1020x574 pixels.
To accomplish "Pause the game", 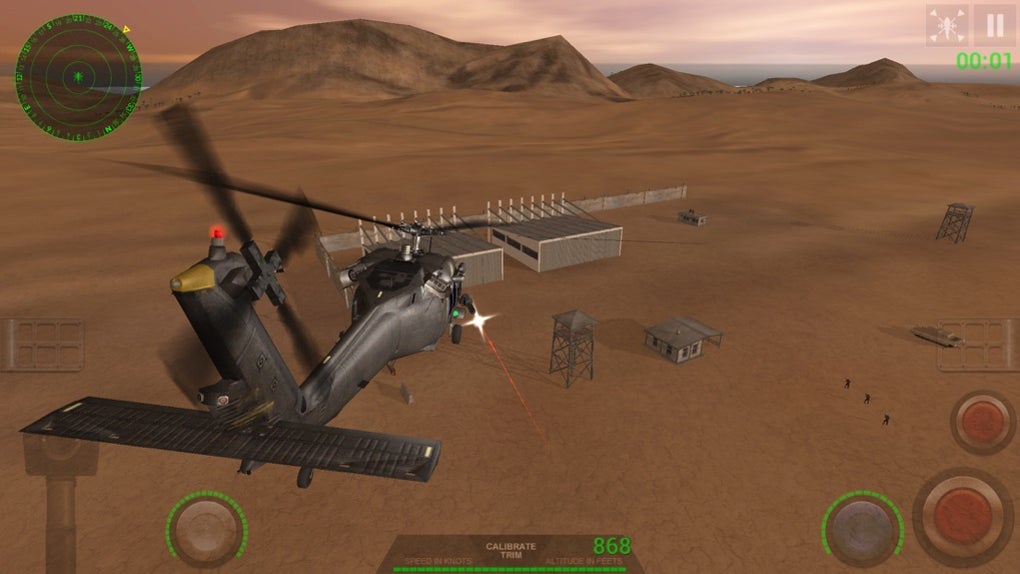I will (994, 25).
